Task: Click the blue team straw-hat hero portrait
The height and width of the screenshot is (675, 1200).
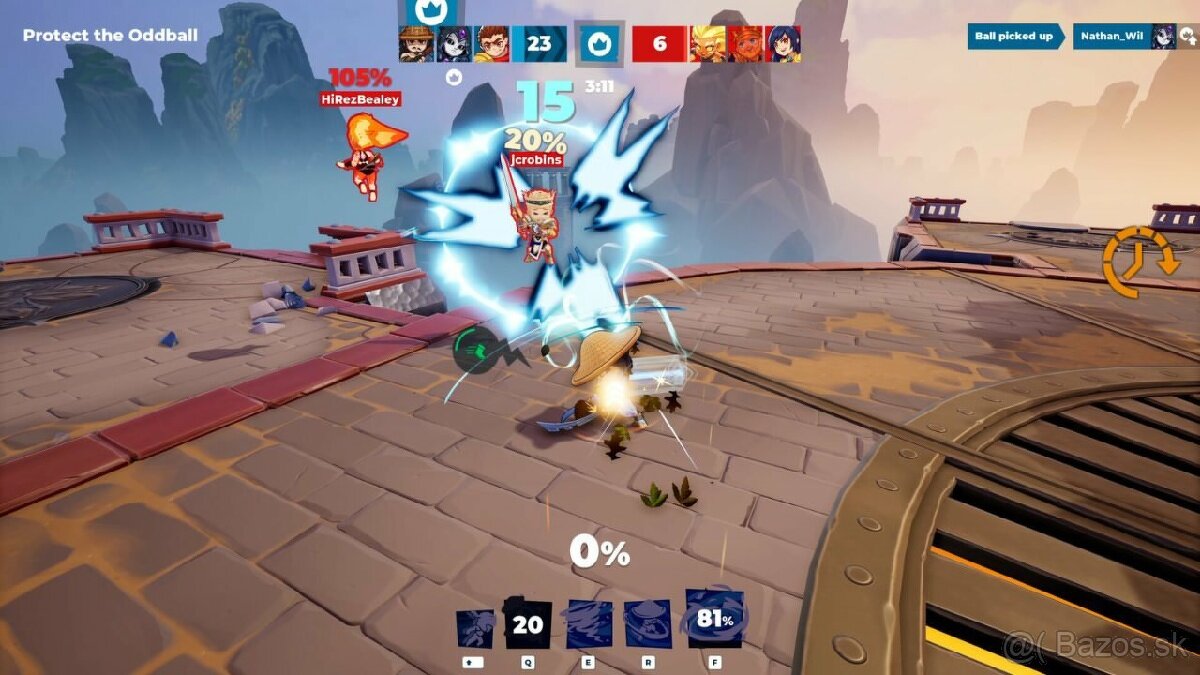Action: pos(416,44)
